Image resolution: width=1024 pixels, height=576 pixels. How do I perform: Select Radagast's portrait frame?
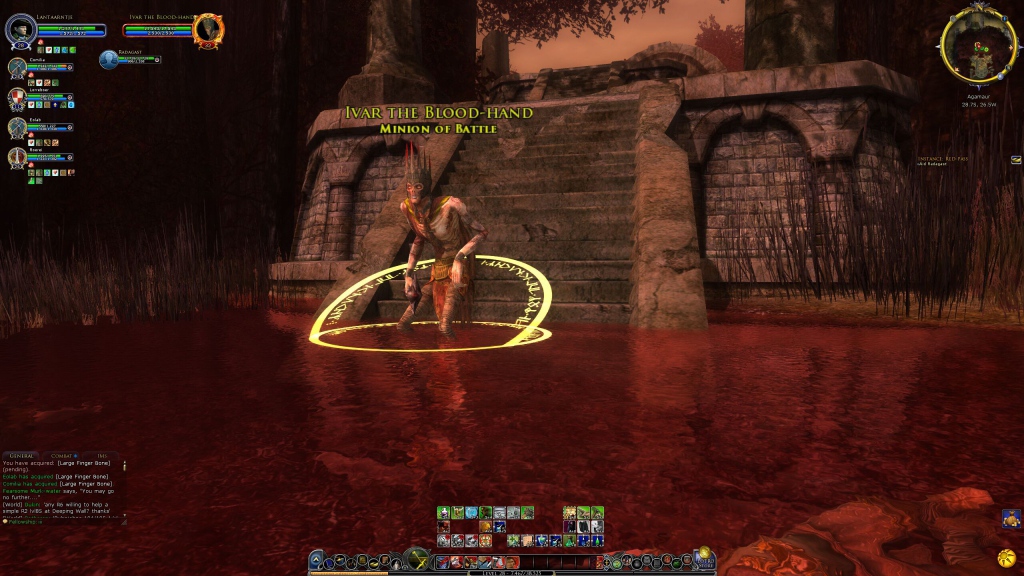click(108, 59)
